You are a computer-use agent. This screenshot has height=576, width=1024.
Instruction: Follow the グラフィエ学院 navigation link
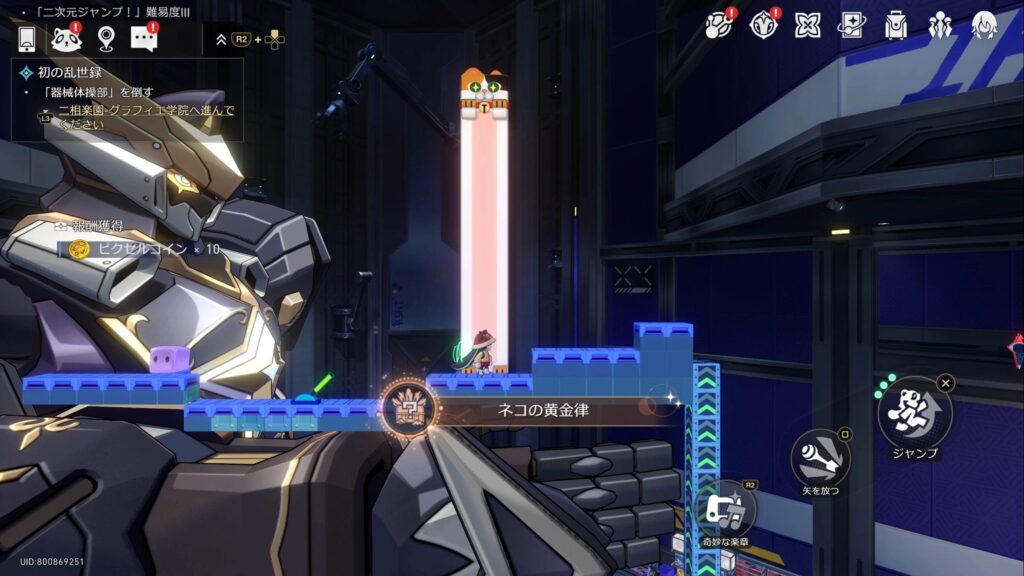(x=146, y=116)
